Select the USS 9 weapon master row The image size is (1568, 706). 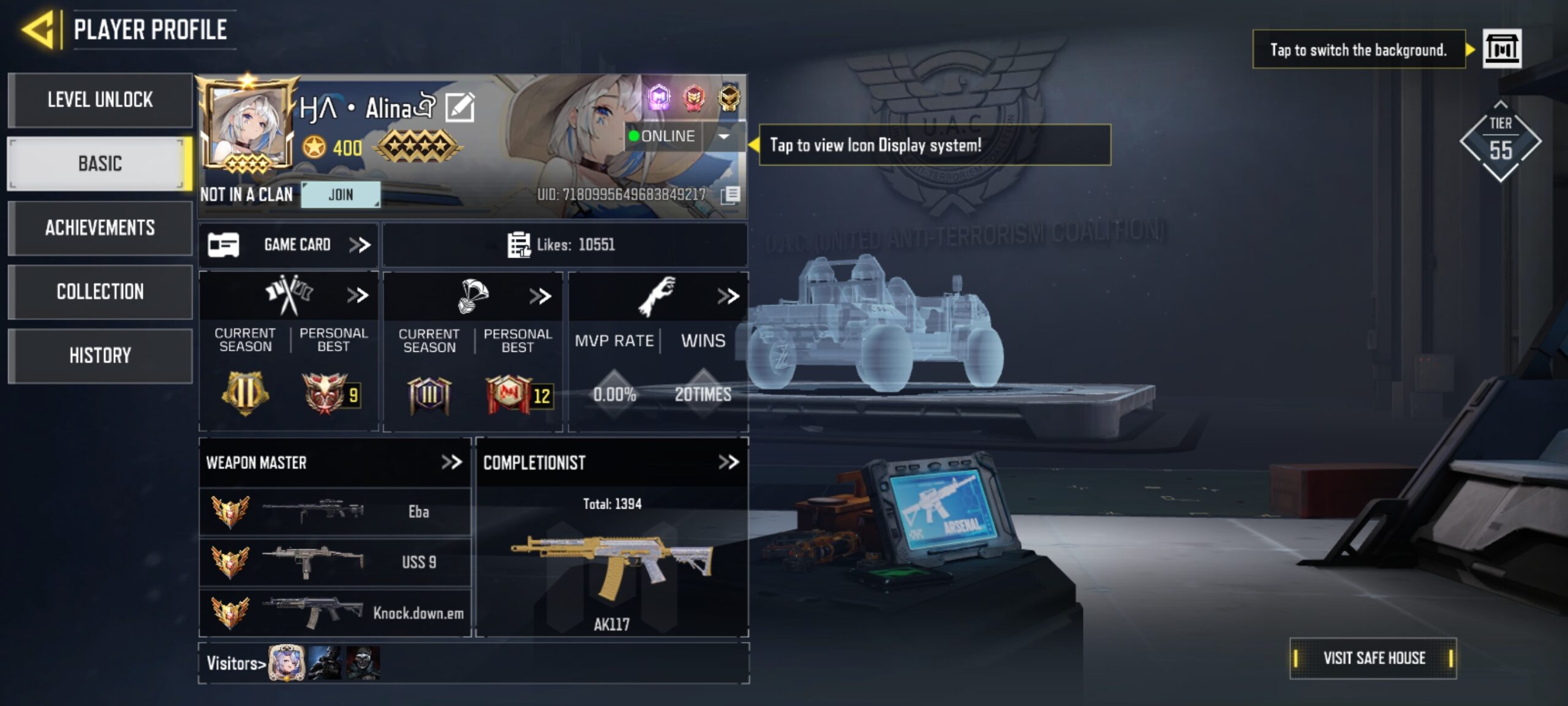pos(335,562)
